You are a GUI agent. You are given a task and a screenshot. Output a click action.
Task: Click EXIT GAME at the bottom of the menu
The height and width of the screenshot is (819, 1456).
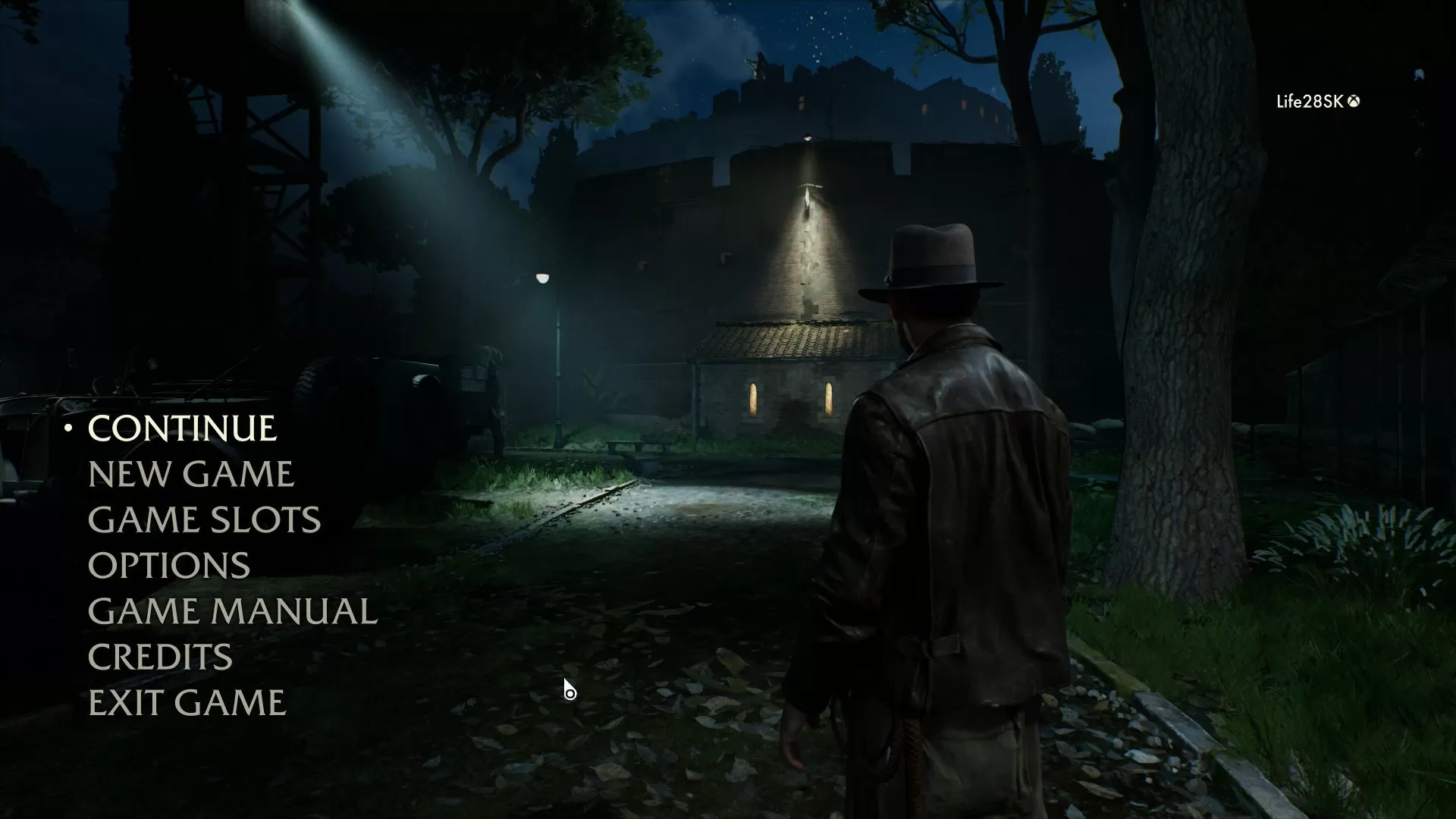coord(187,702)
